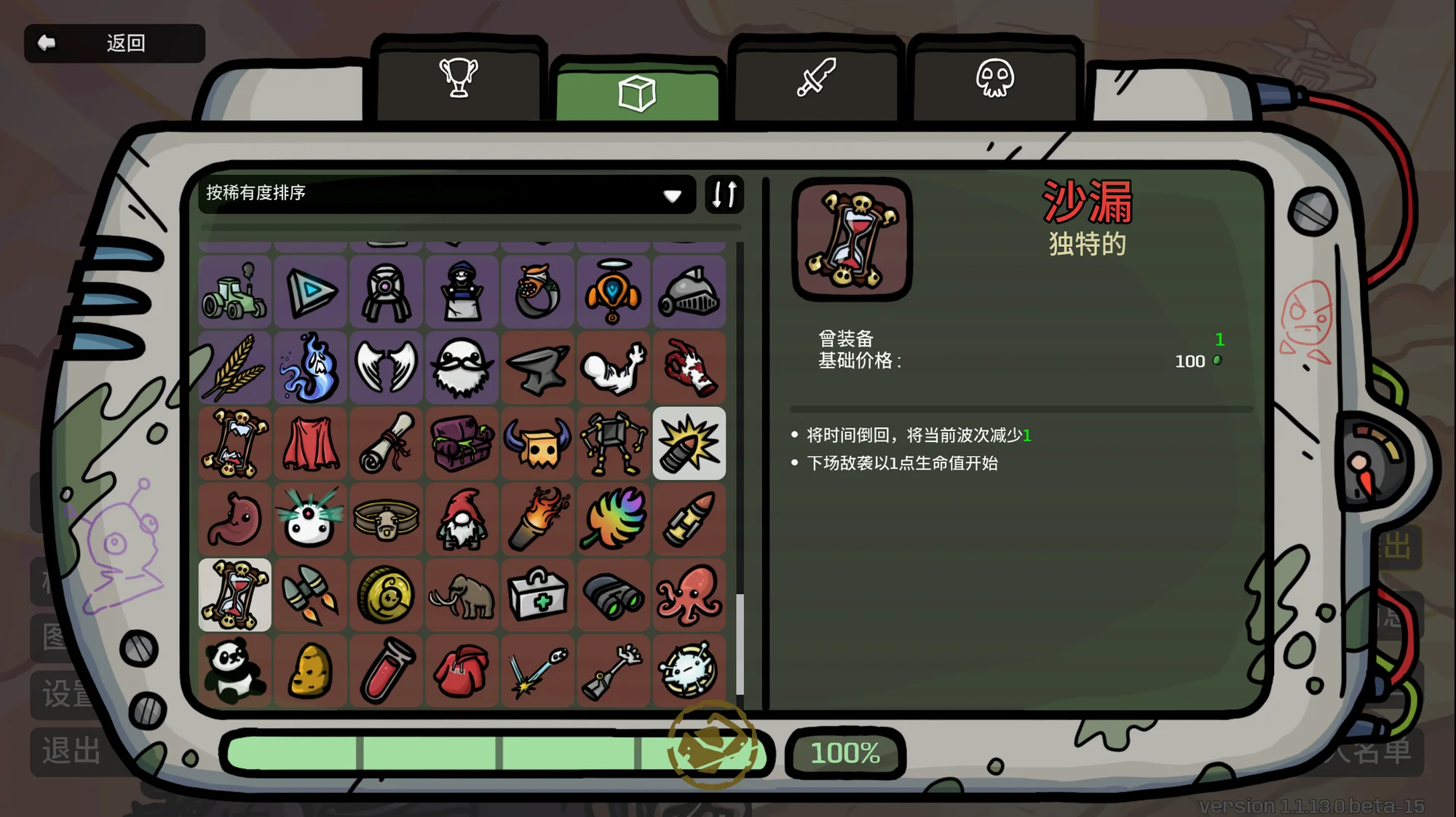Toggle the sort order arrows button
This screenshot has width=1456, height=817.
coord(724,194)
